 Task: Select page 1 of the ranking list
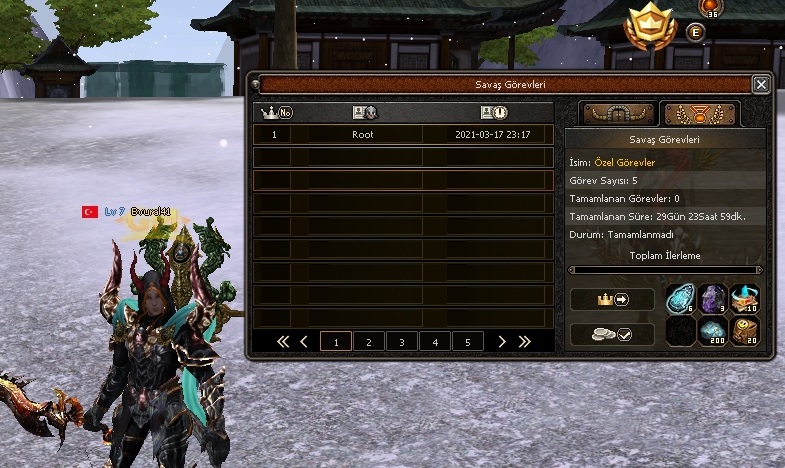coord(336,342)
